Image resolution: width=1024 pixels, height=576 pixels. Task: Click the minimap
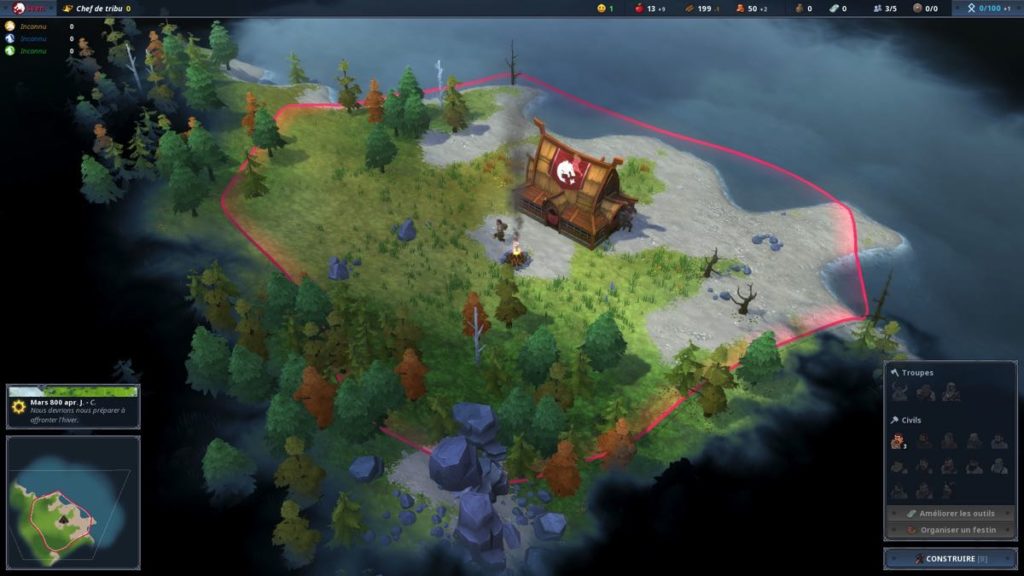click(x=72, y=501)
